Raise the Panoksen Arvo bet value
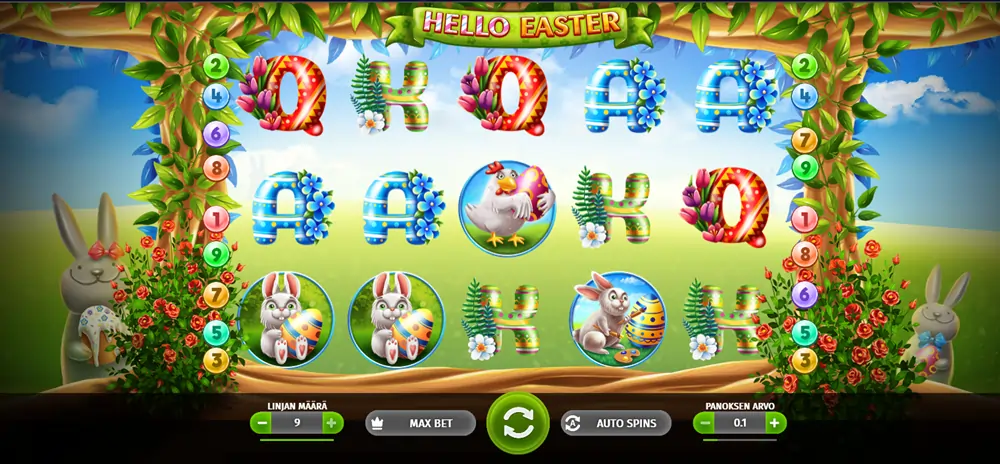The height and width of the screenshot is (464, 1000). tap(774, 423)
